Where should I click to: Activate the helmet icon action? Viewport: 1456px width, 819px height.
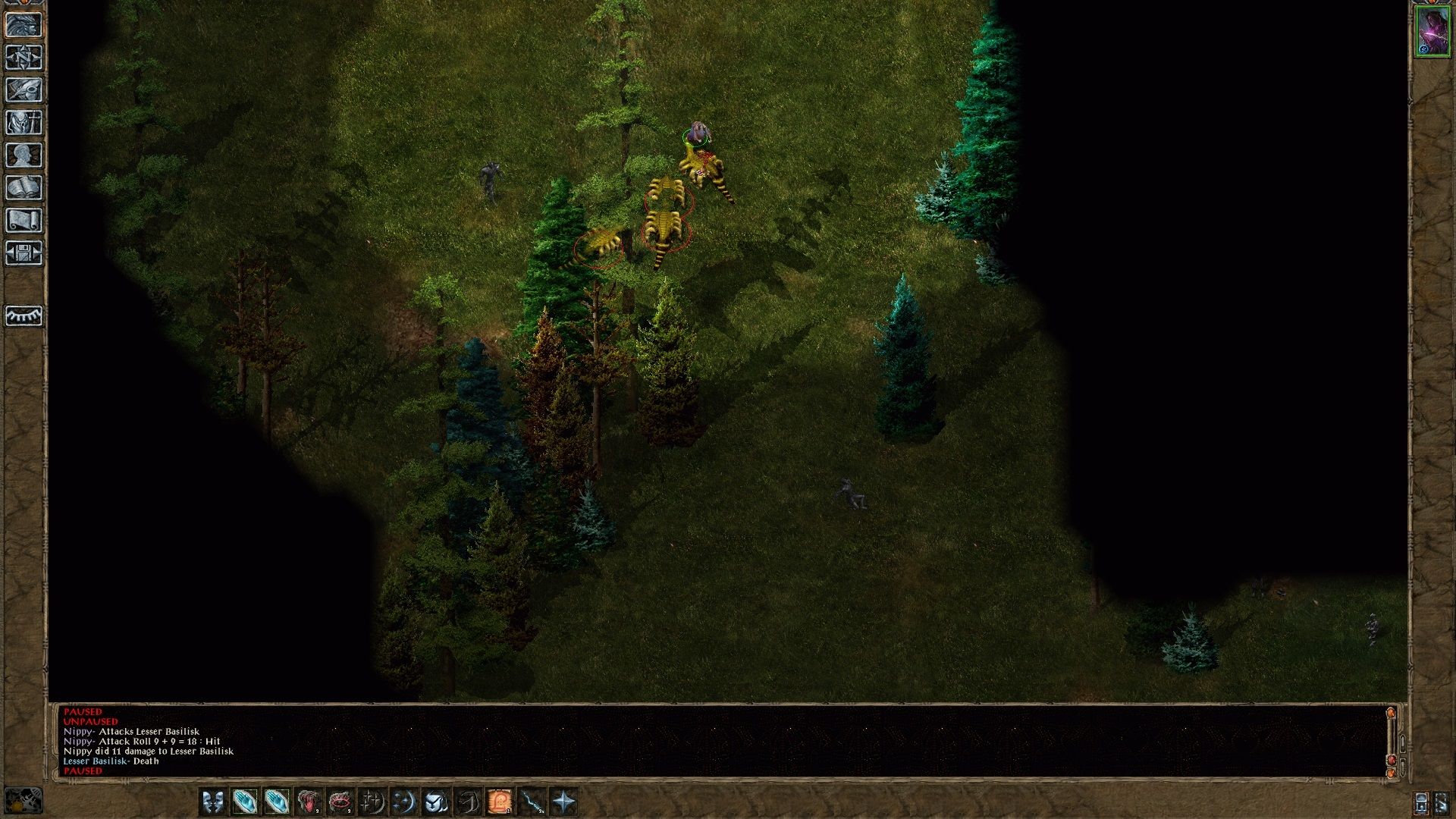[x=435, y=802]
